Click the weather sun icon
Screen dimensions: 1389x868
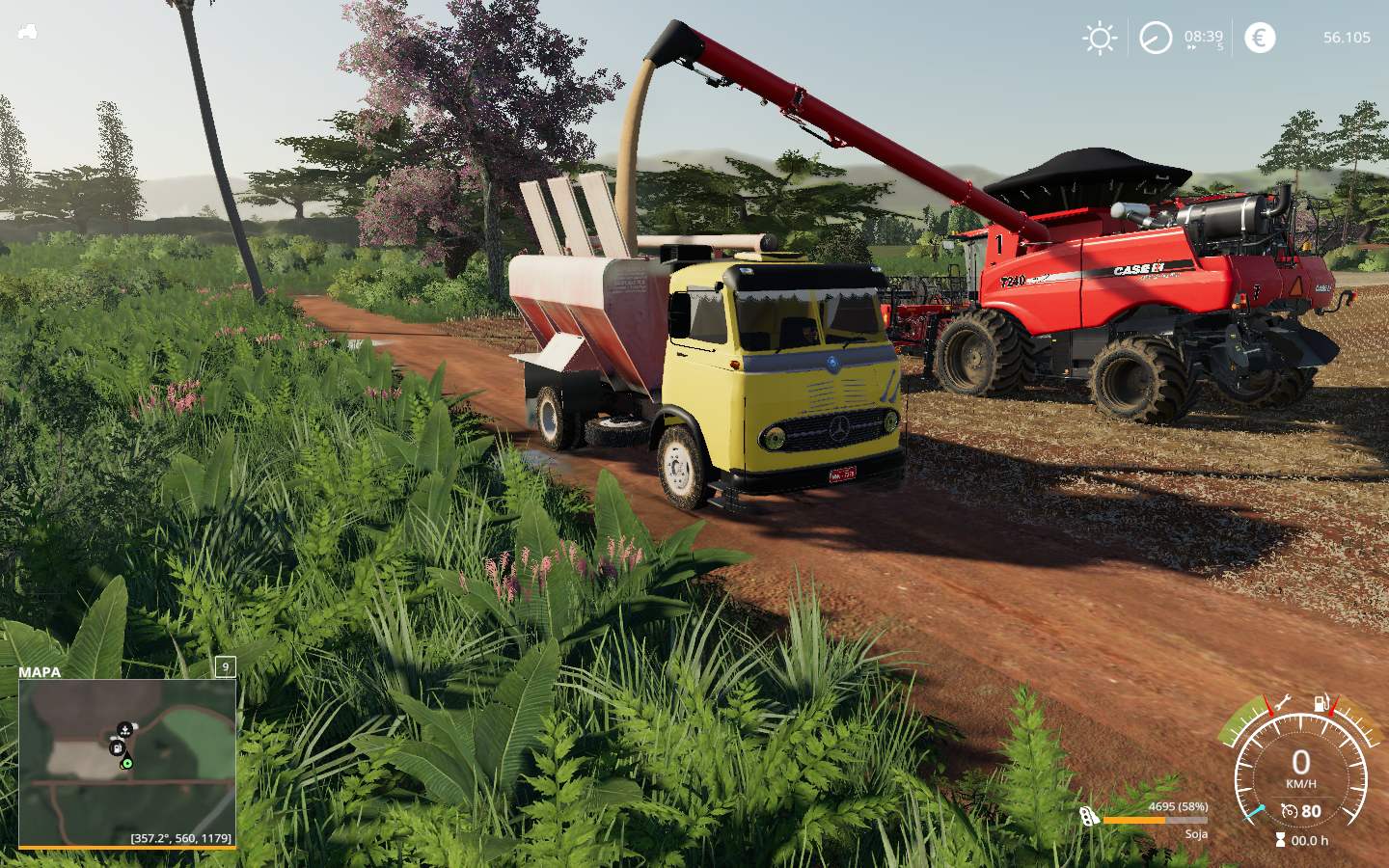(x=1098, y=38)
